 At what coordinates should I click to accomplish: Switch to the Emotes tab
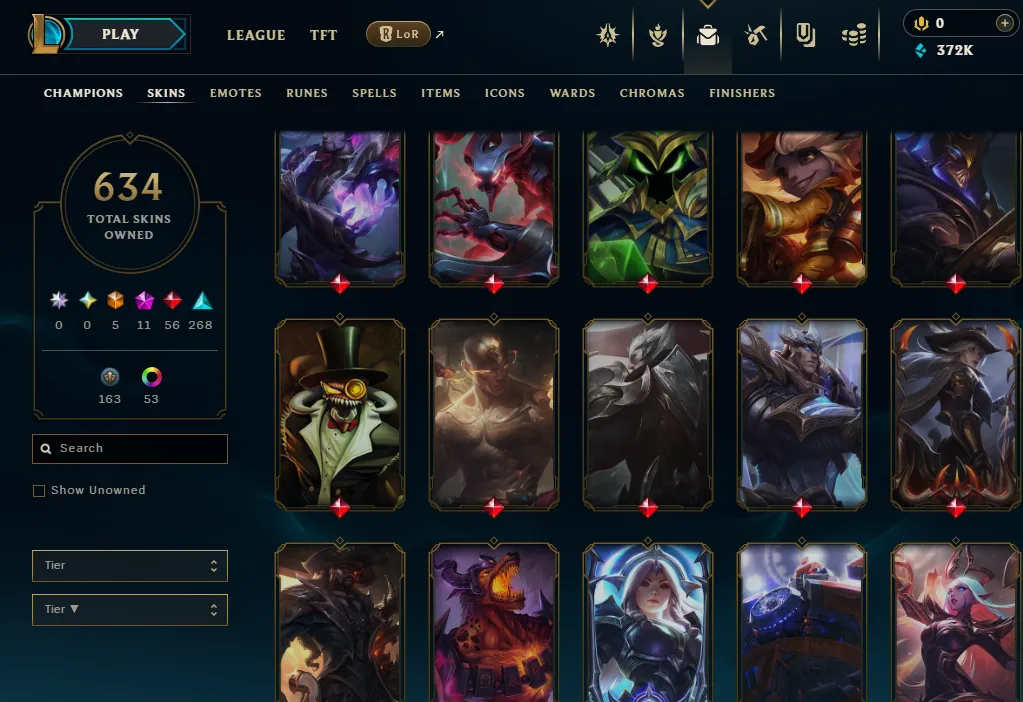click(x=236, y=93)
